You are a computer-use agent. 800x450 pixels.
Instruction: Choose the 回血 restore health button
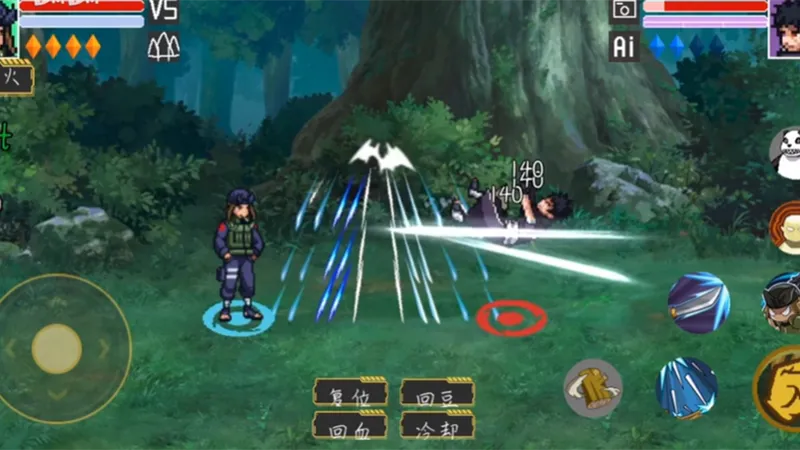click(350, 424)
